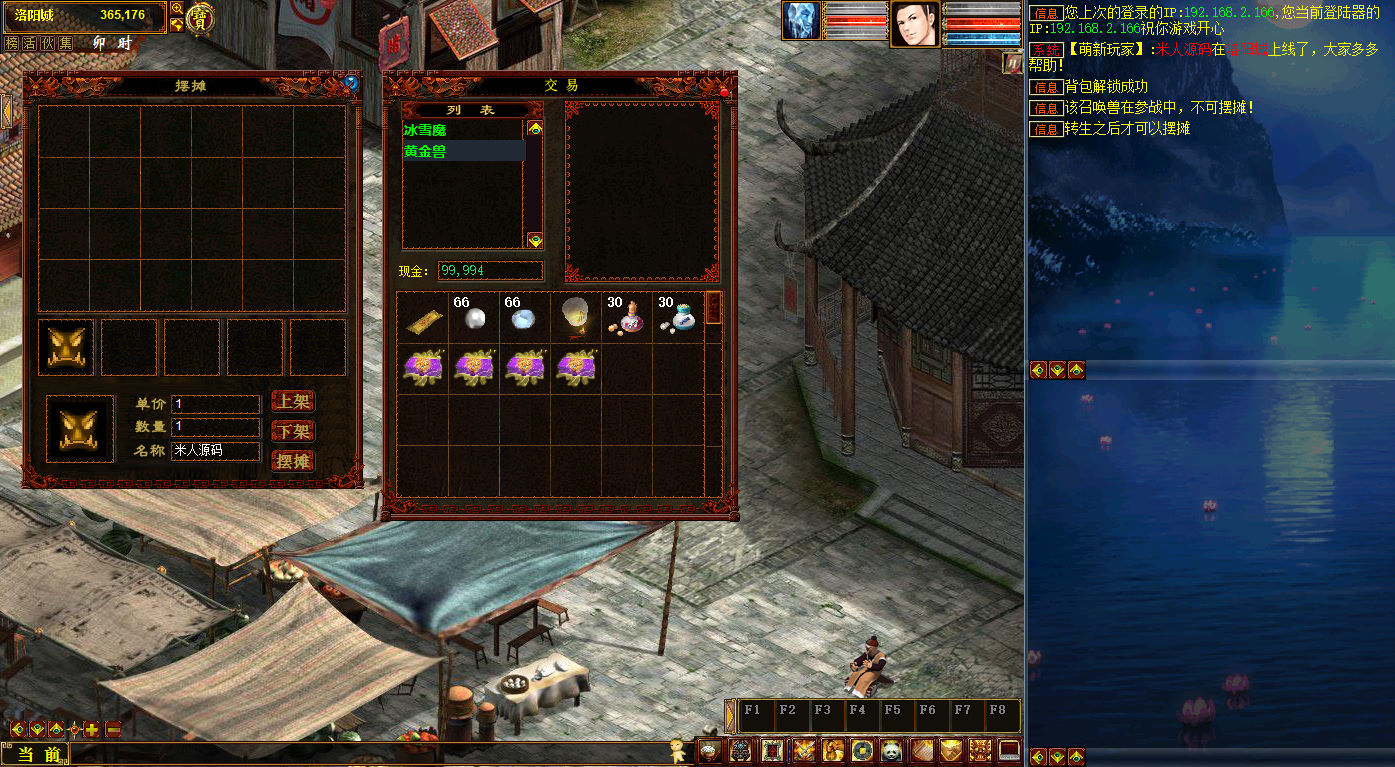This screenshot has width=1395, height=767.
Task: Click the 上架 list-item button
Action: click(293, 402)
